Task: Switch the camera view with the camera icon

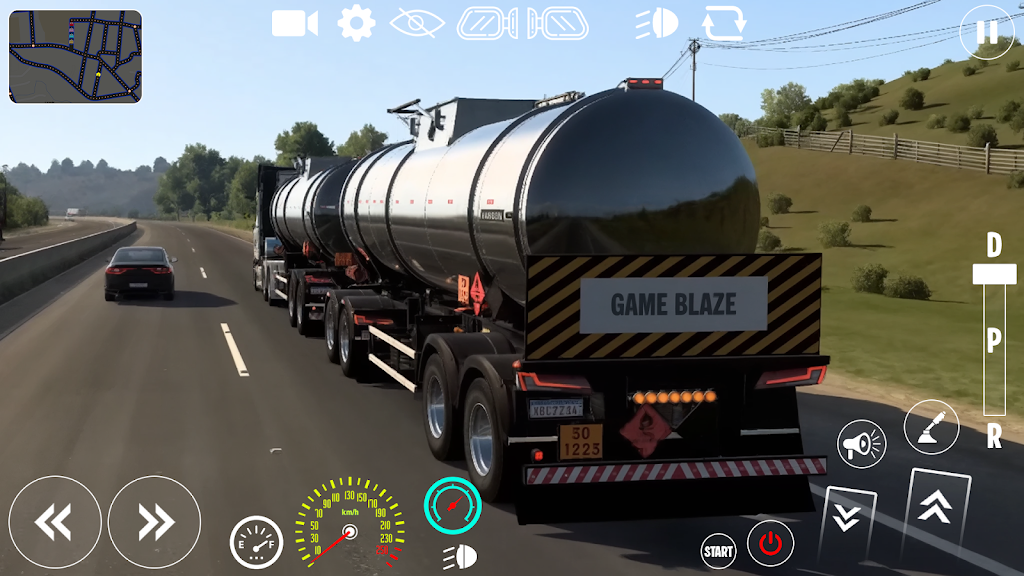Action: (x=294, y=23)
